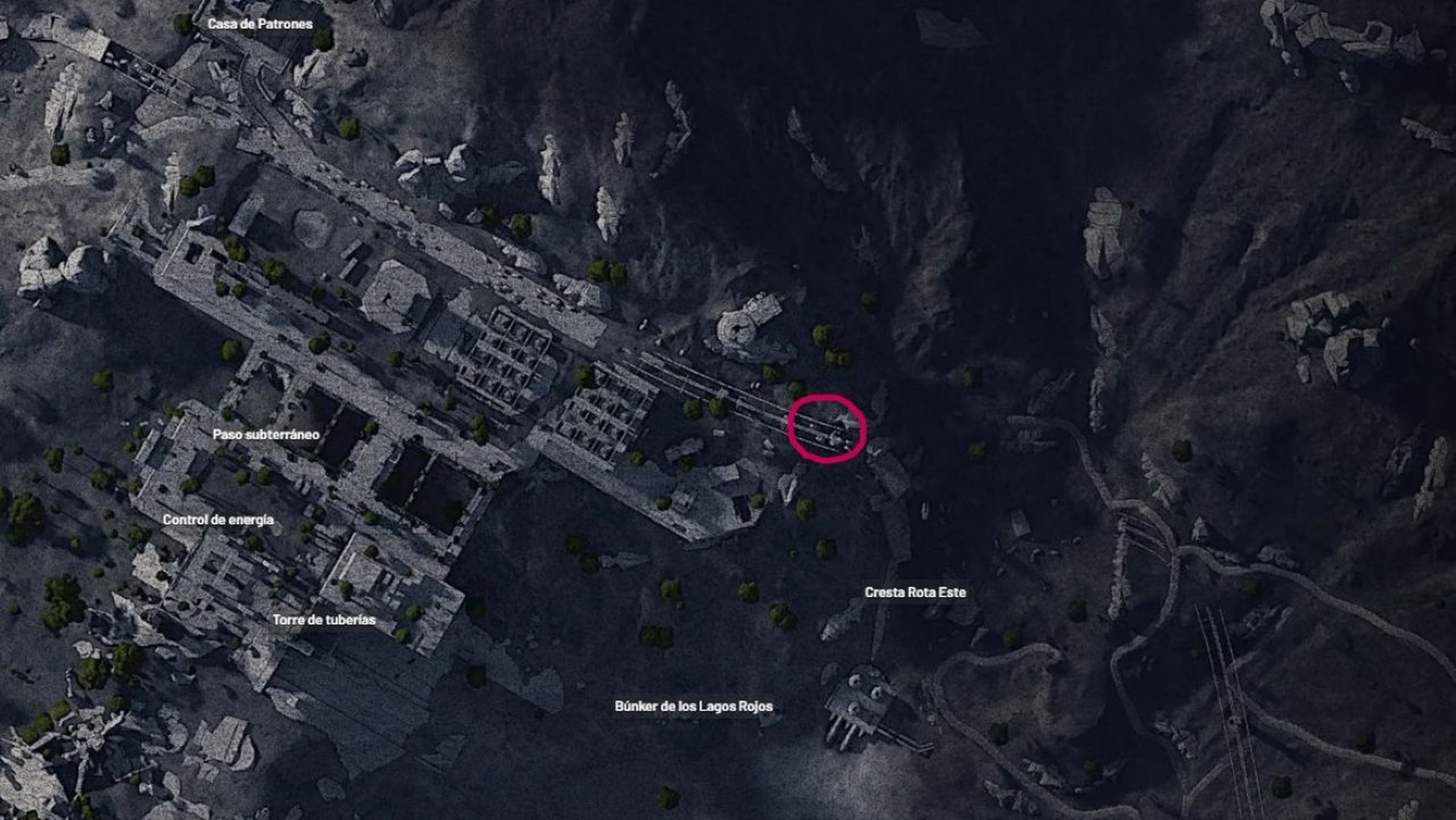This screenshot has height=820, width=1456.
Task: Select the Casa de Patrones label
Action: pos(260,24)
